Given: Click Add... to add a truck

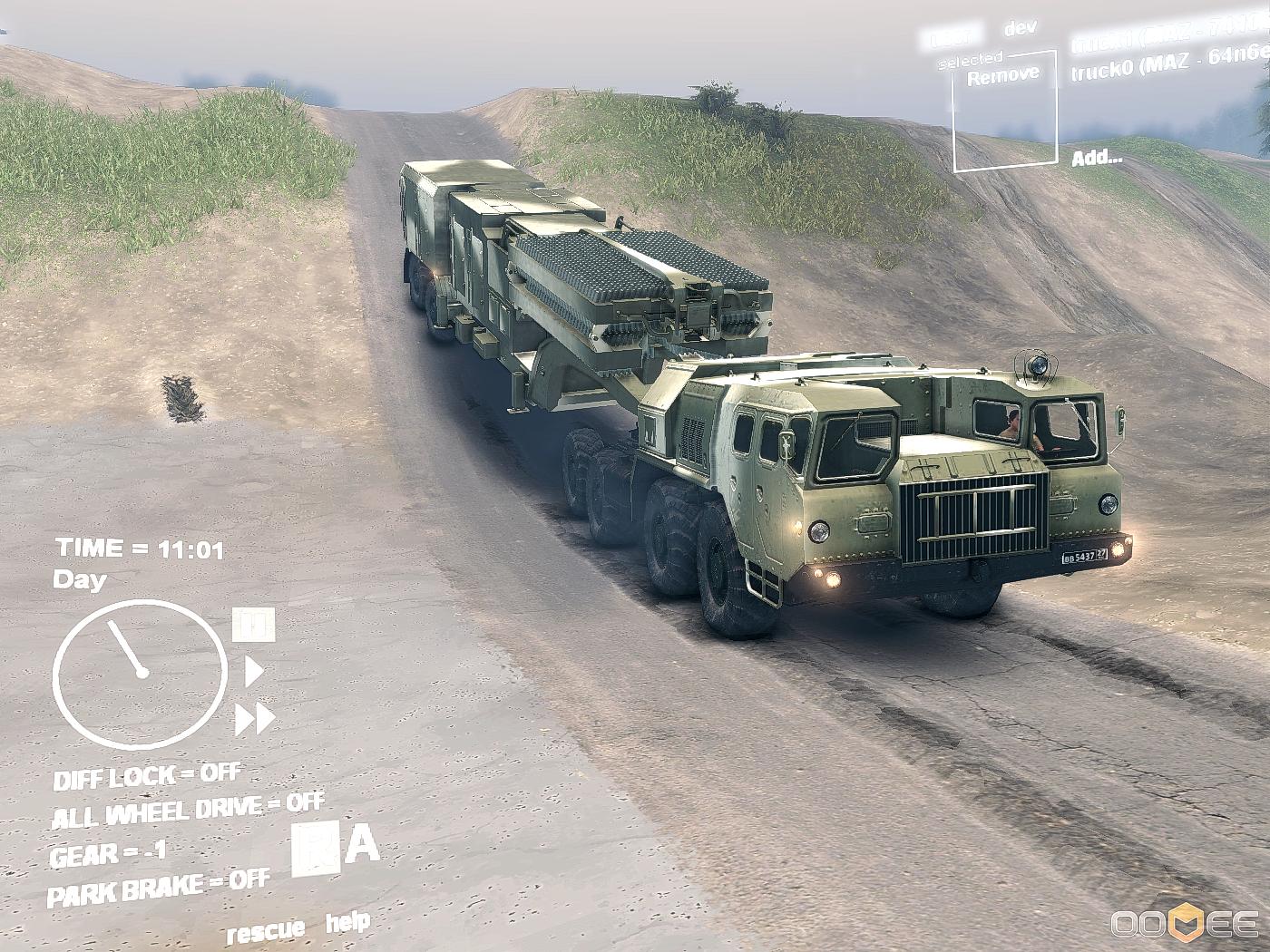Looking at the screenshot, I should [x=1097, y=158].
